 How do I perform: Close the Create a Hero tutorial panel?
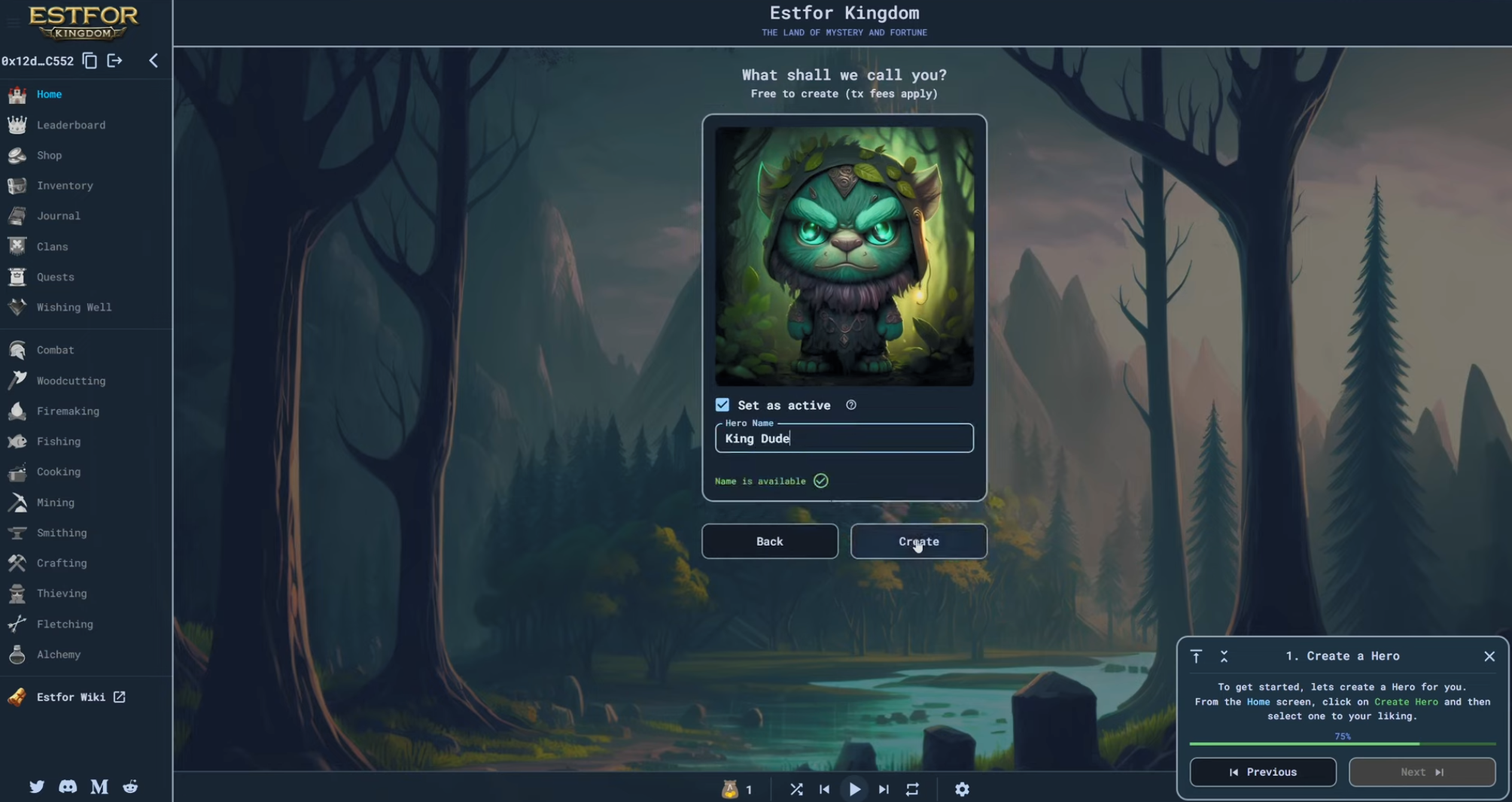(1489, 656)
